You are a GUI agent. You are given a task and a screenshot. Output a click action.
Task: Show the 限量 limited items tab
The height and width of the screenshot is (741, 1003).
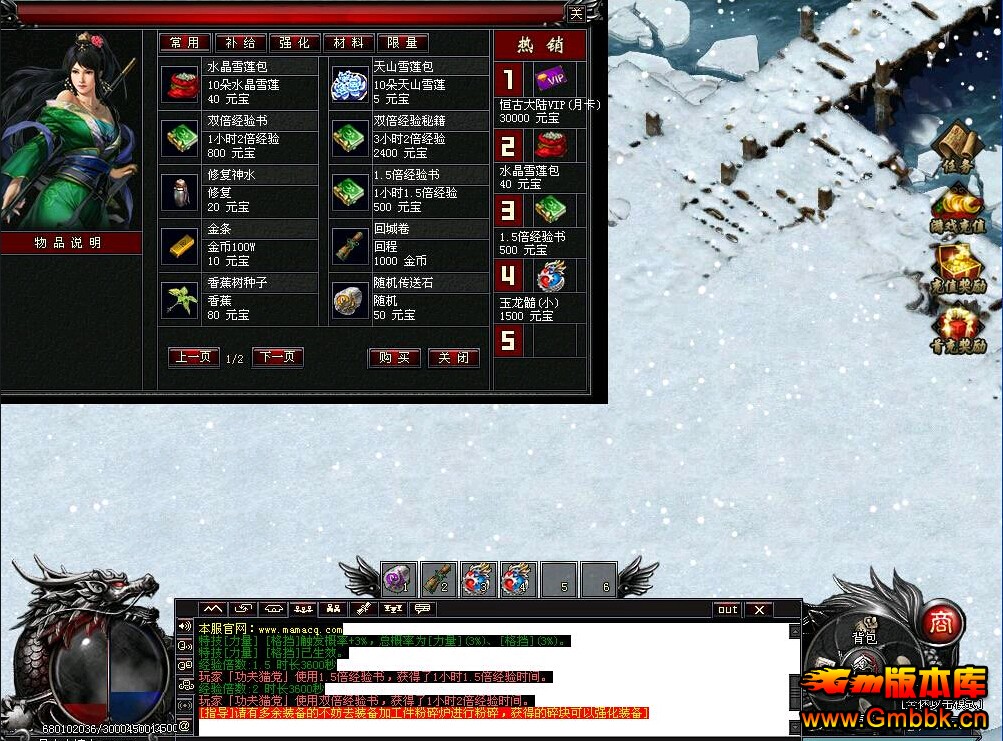click(x=402, y=43)
